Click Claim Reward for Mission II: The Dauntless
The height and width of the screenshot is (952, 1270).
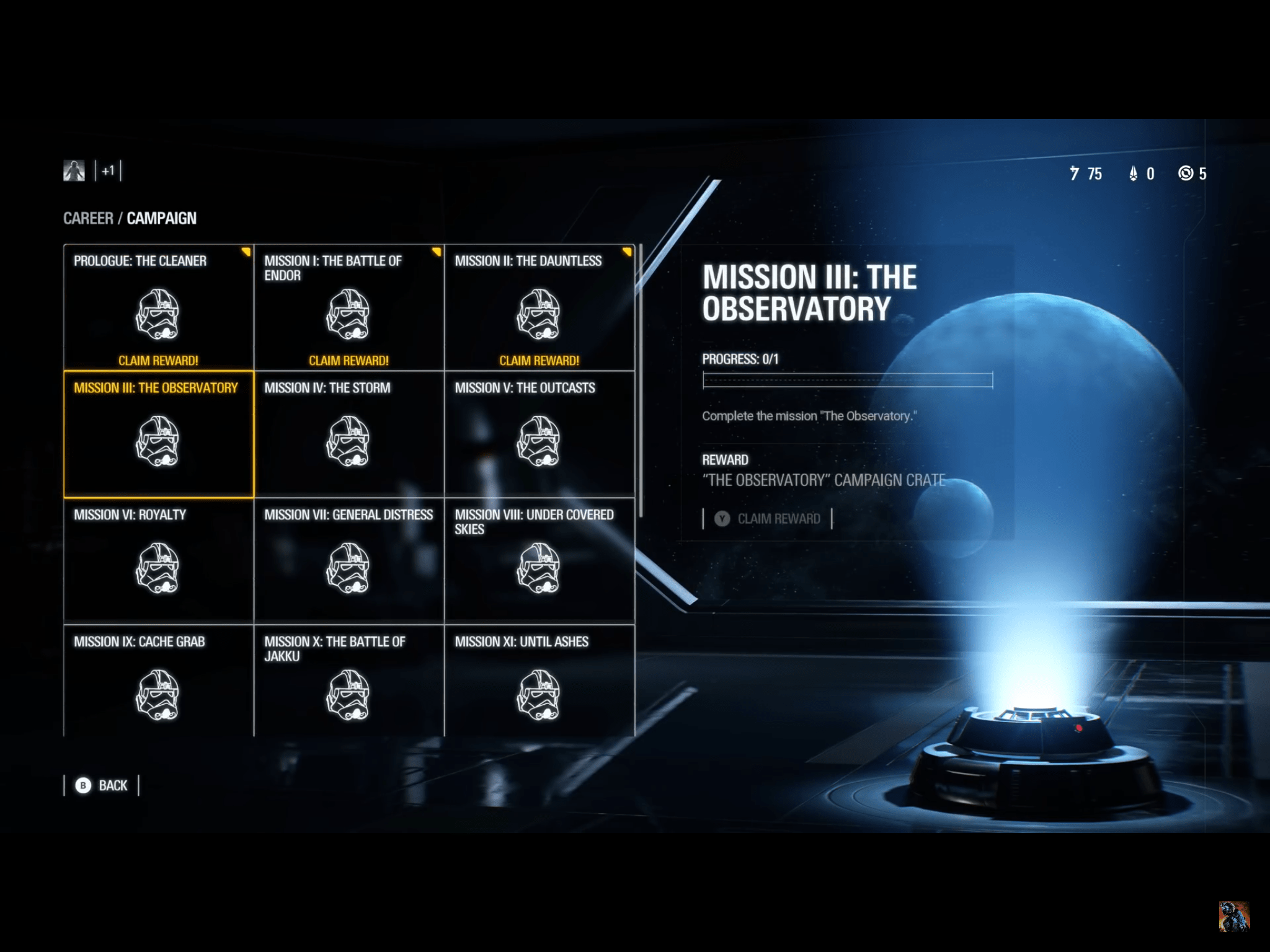(539, 358)
